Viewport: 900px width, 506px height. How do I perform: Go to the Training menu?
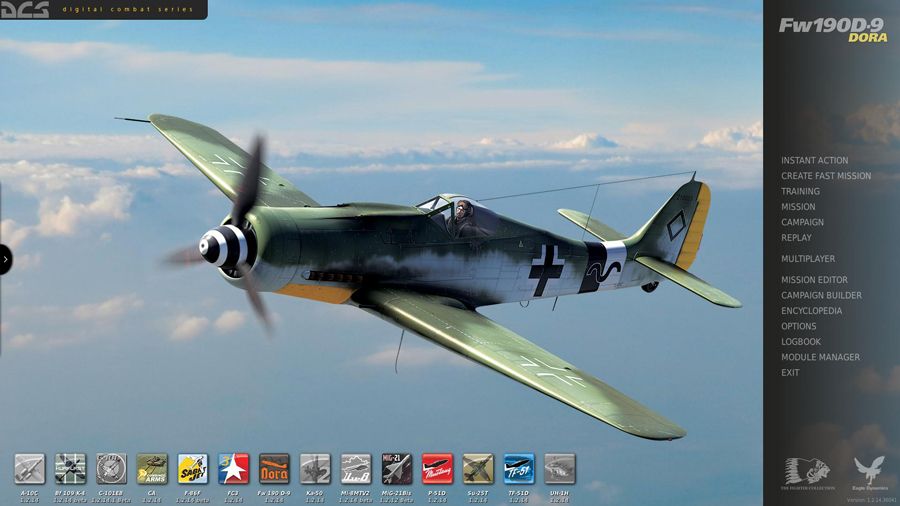pos(800,191)
